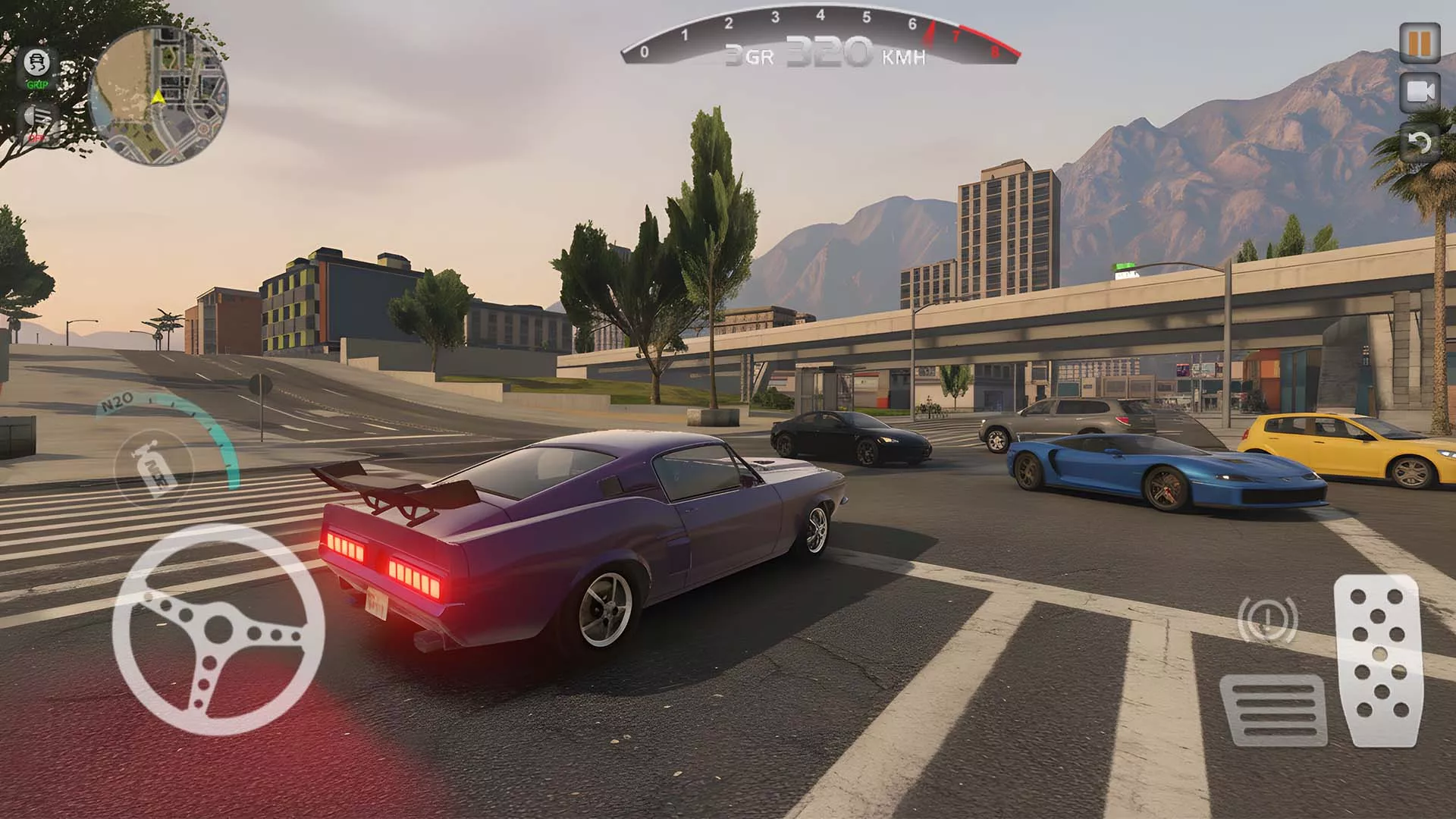Step on the gas pedal
1456x819 pixels.
1376,660
